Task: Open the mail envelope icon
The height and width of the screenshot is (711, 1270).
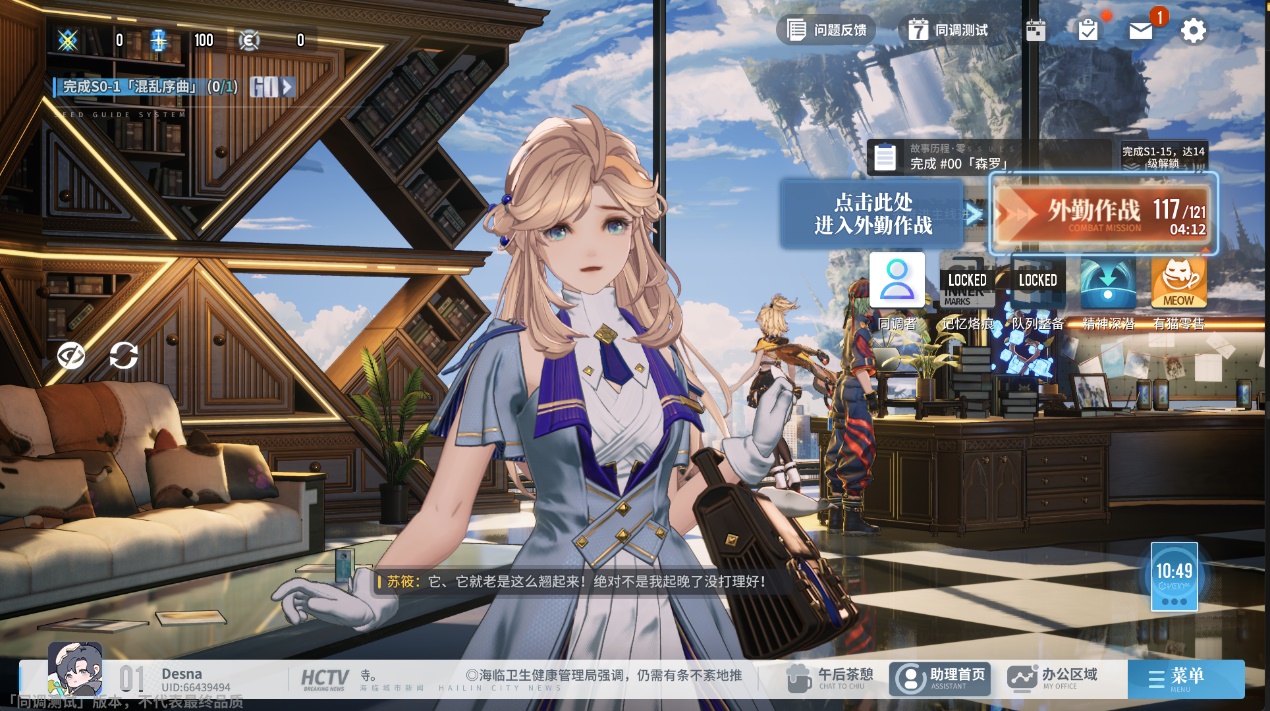Action: point(1141,30)
